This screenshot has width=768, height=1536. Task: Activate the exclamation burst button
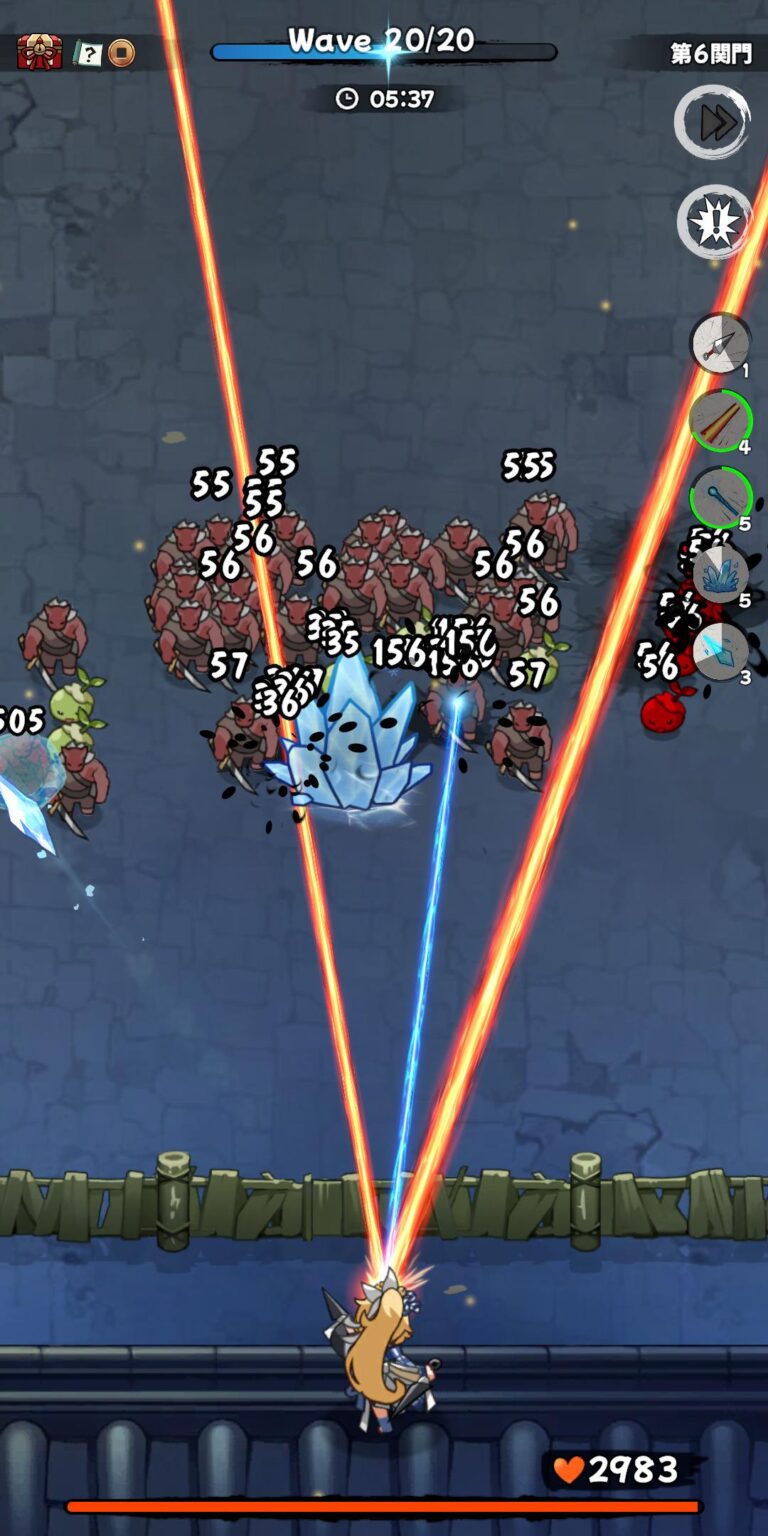click(x=714, y=222)
